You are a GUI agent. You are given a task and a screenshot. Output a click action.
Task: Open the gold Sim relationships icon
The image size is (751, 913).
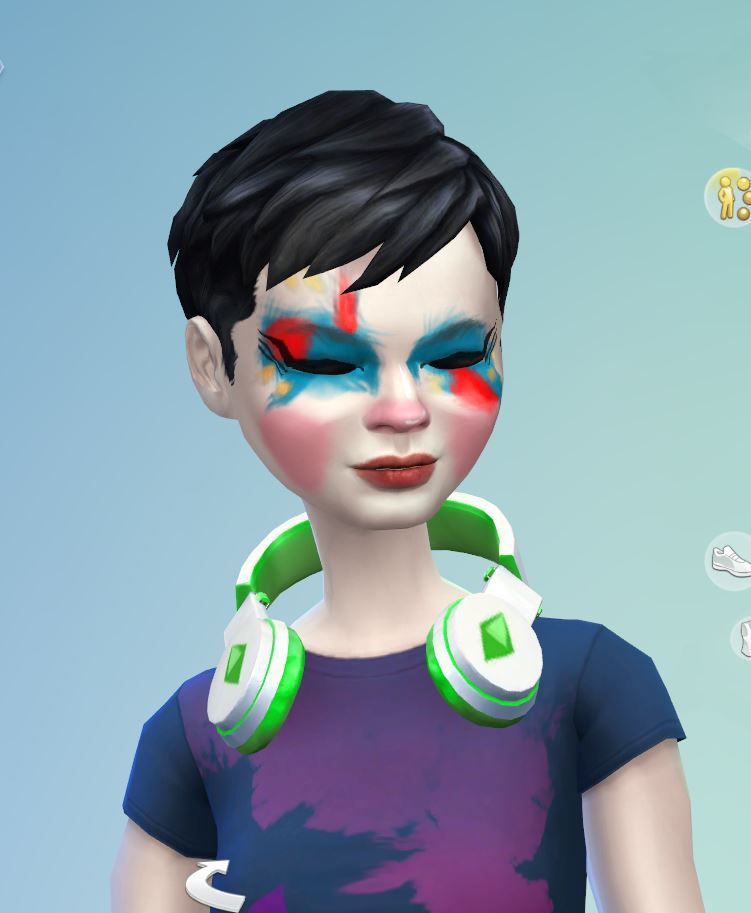click(732, 196)
